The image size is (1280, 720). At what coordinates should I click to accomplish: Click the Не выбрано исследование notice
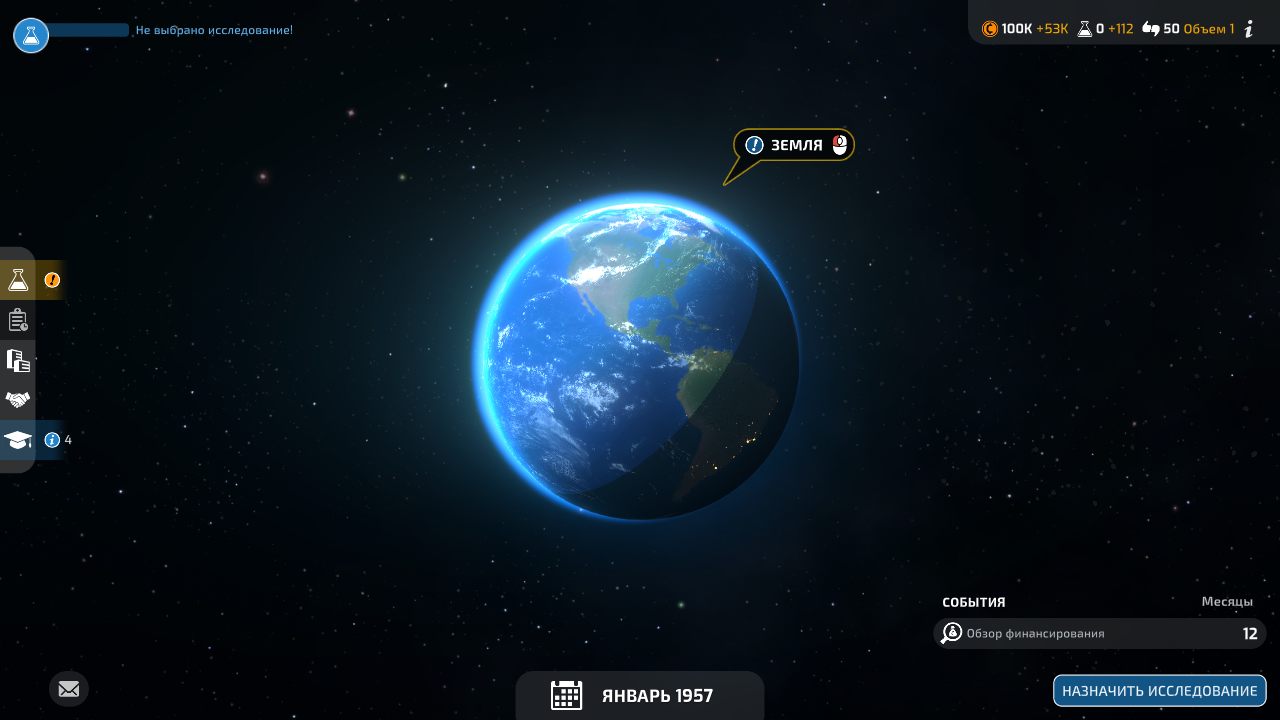214,30
